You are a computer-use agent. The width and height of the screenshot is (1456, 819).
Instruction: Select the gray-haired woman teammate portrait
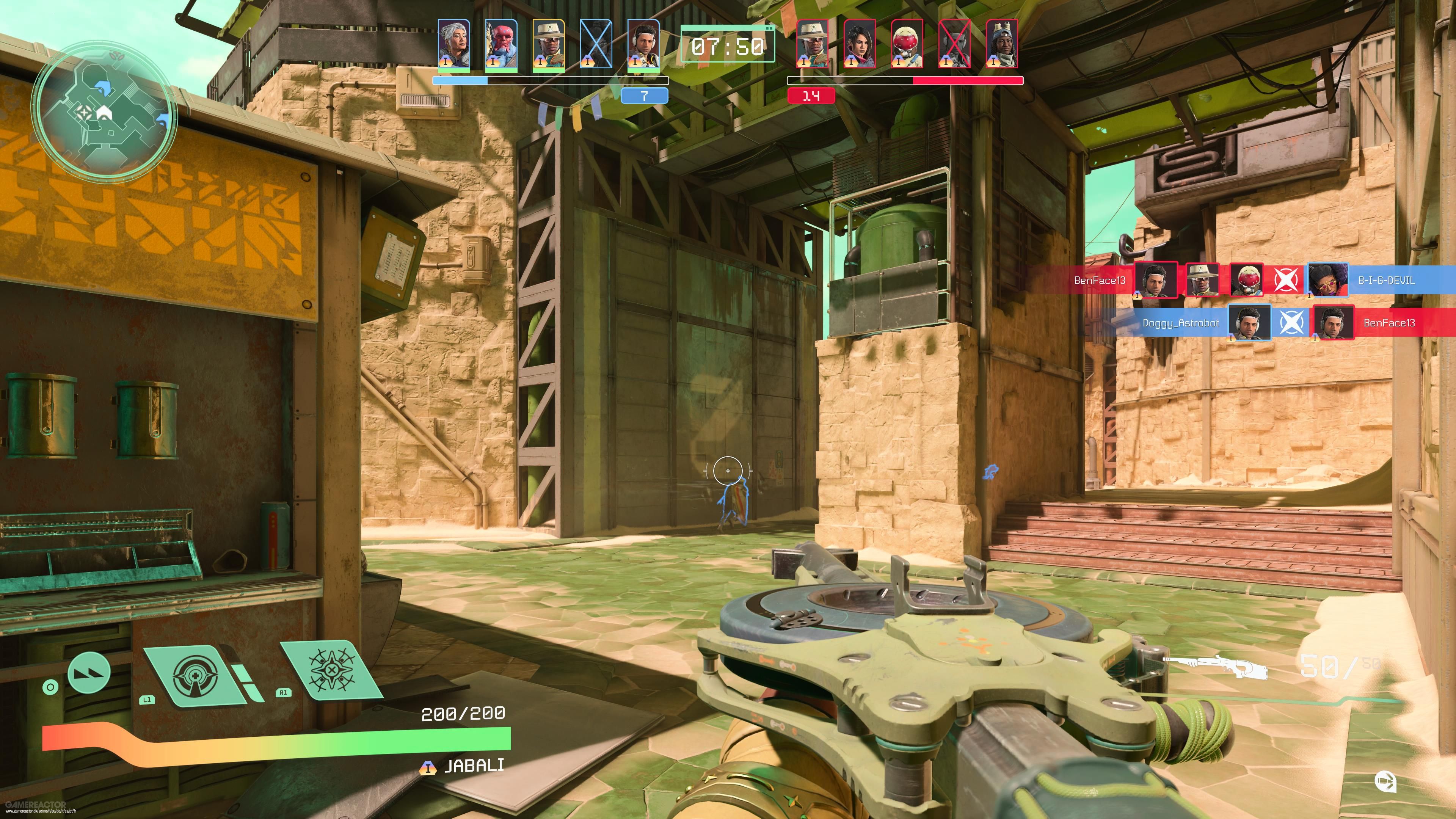pyautogui.click(x=454, y=44)
